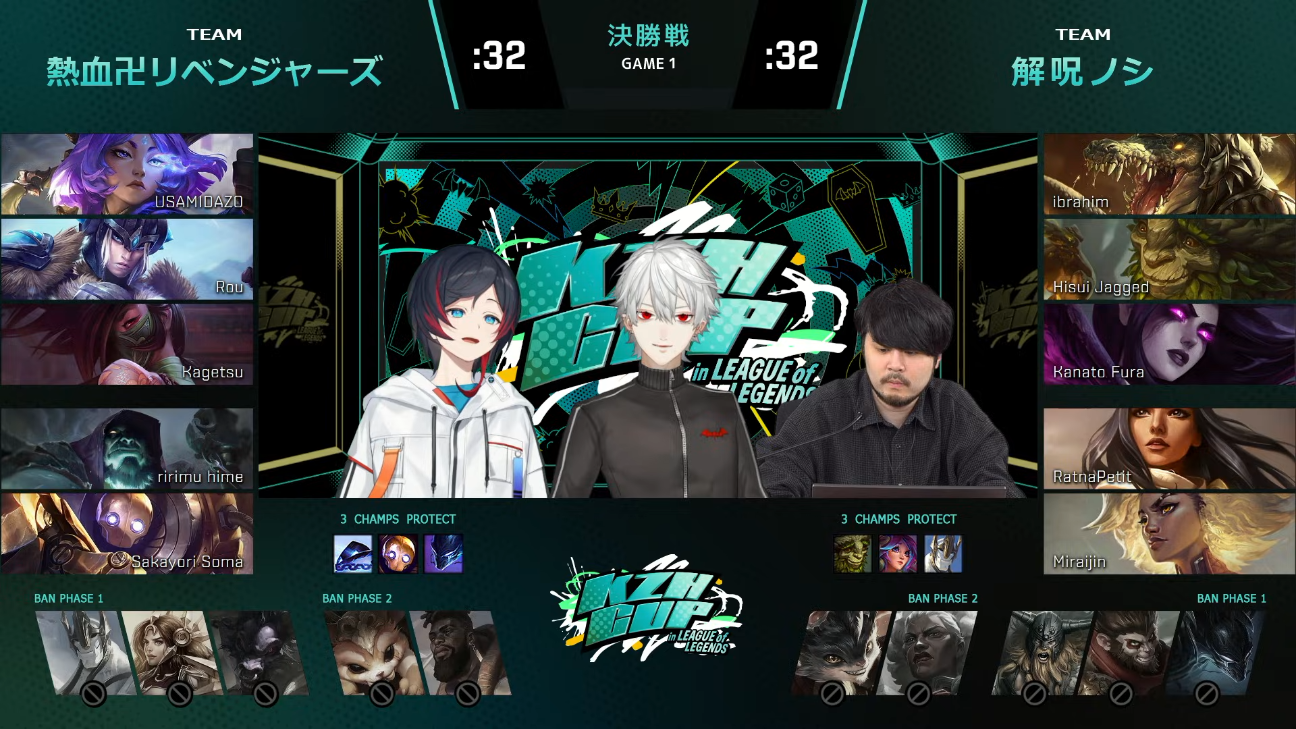
Task: Adjust the left :32 countdown timer
Action: click(497, 57)
